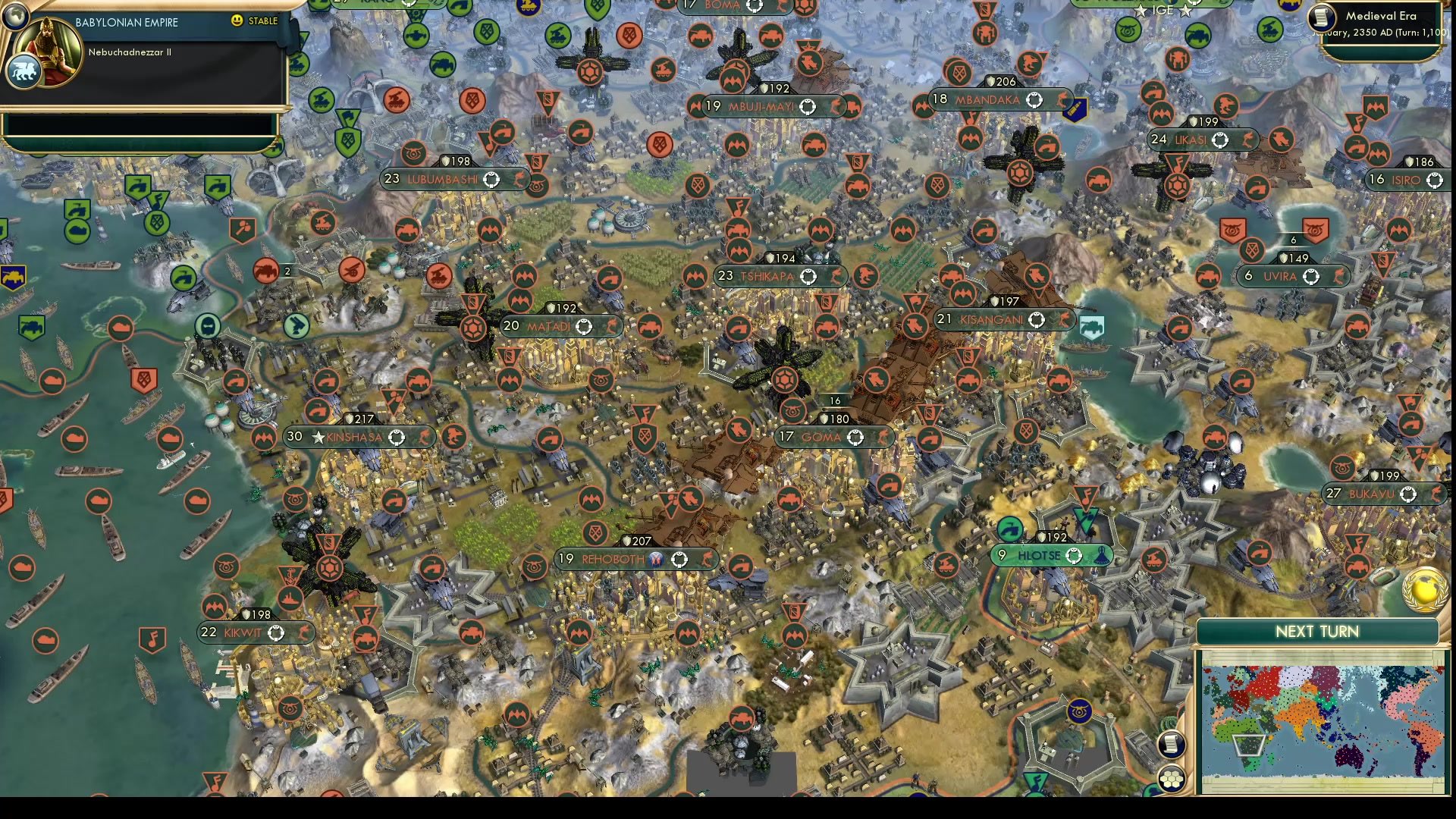Click the hex grid strategic view icon
1456x819 pixels.
point(1171,779)
